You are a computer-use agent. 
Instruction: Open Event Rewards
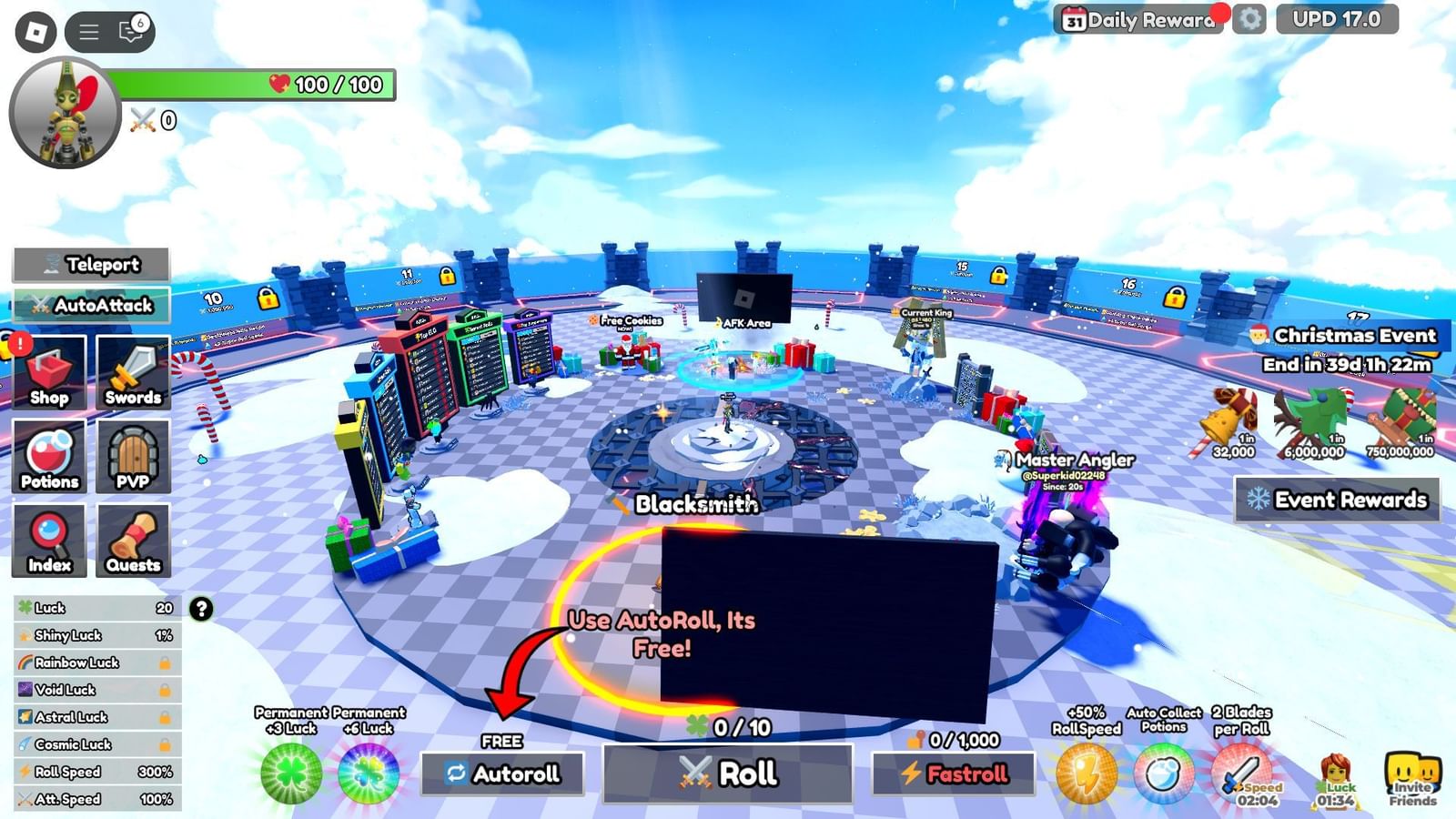(x=1336, y=500)
